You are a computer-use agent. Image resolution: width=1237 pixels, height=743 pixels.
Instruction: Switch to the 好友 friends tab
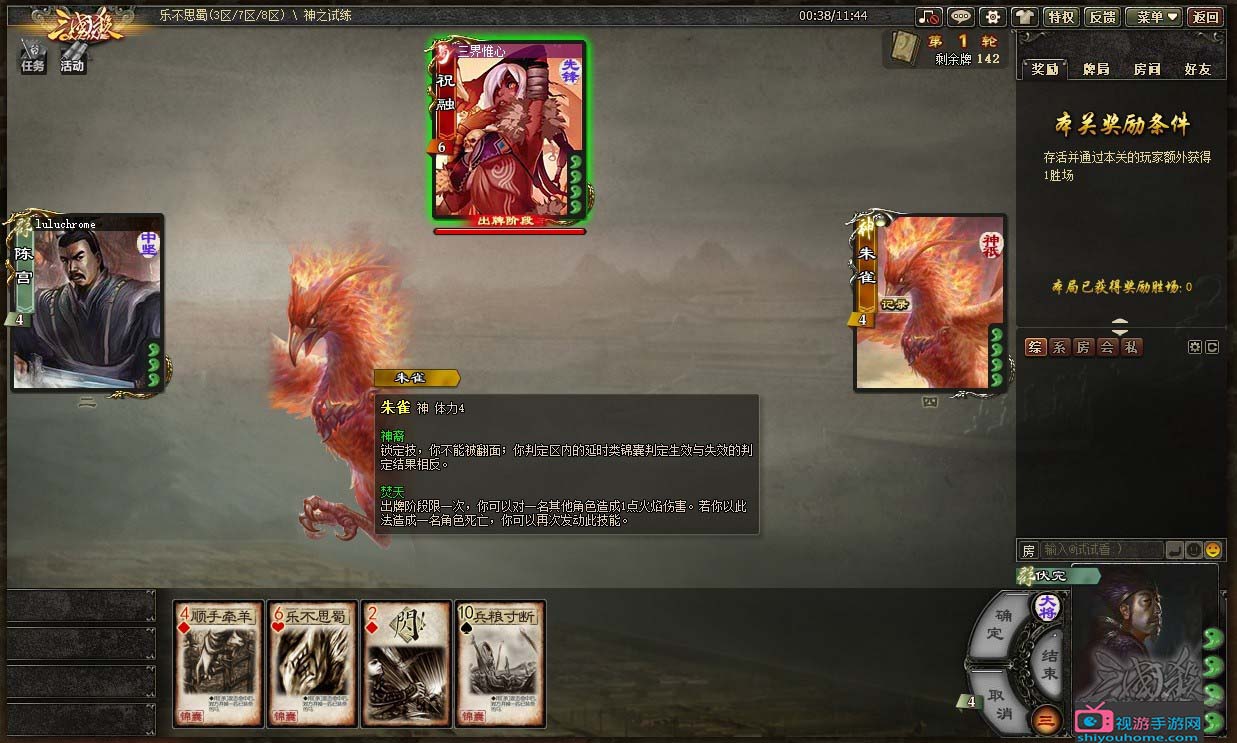click(1197, 69)
